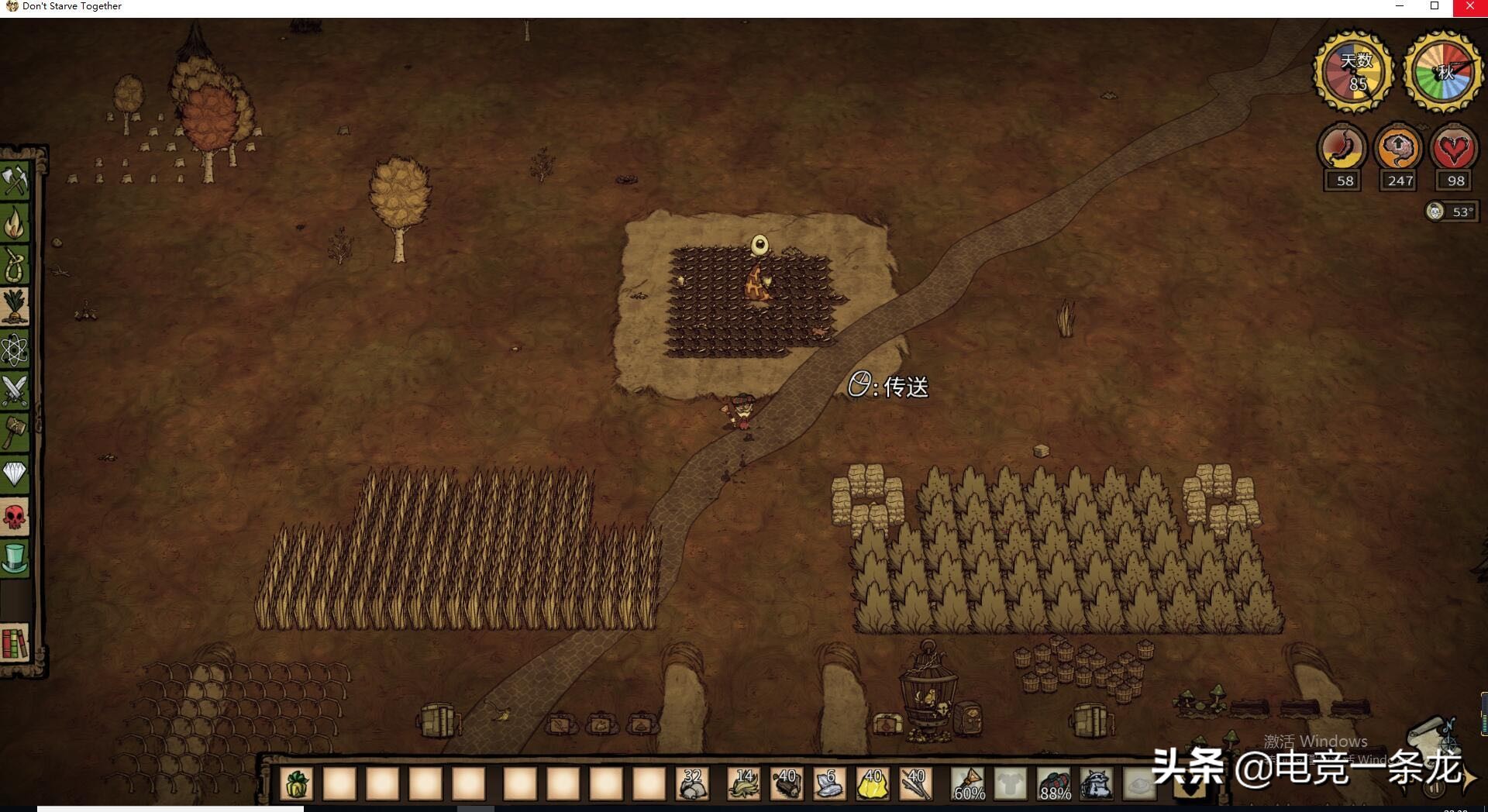Select the cut grass stack of 14
The width and height of the screenshot is (1488, 812).
[744, 784]
